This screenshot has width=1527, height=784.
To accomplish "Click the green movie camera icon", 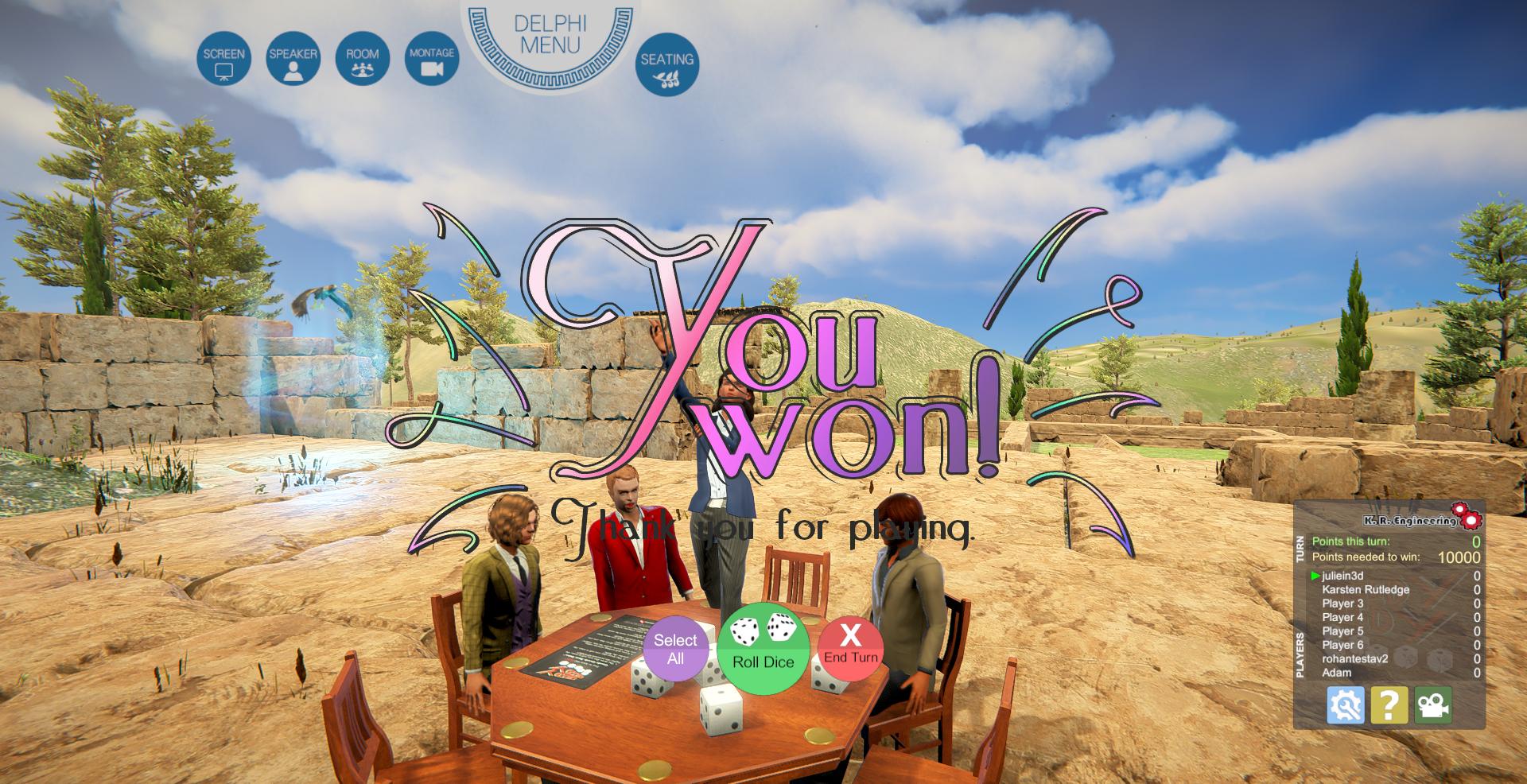I will coord(1432,705).
